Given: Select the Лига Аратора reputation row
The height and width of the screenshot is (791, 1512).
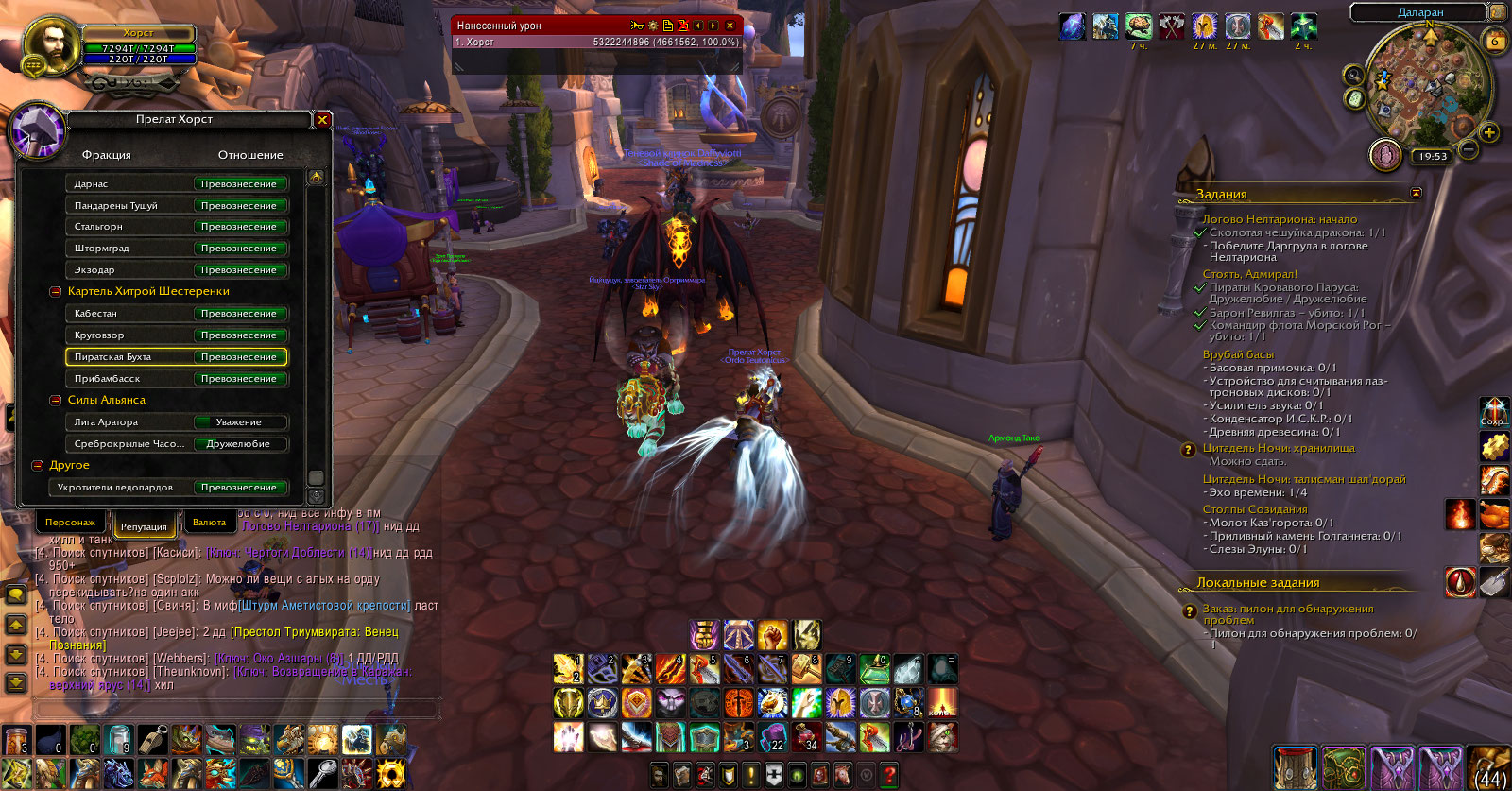Looking at the screenshot, I should 176,422.
